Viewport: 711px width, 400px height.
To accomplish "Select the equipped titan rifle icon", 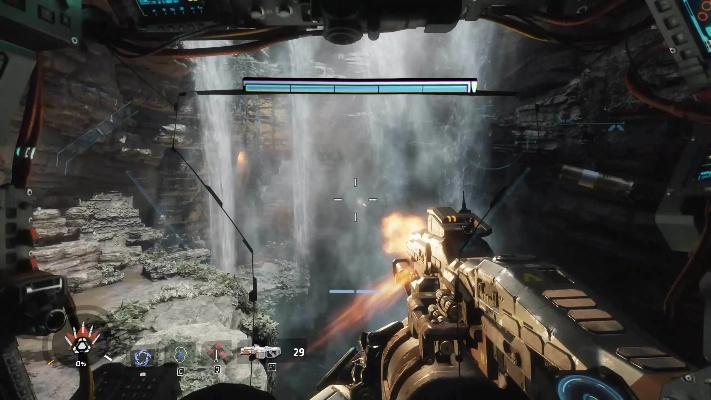I will tap(262, 352).
